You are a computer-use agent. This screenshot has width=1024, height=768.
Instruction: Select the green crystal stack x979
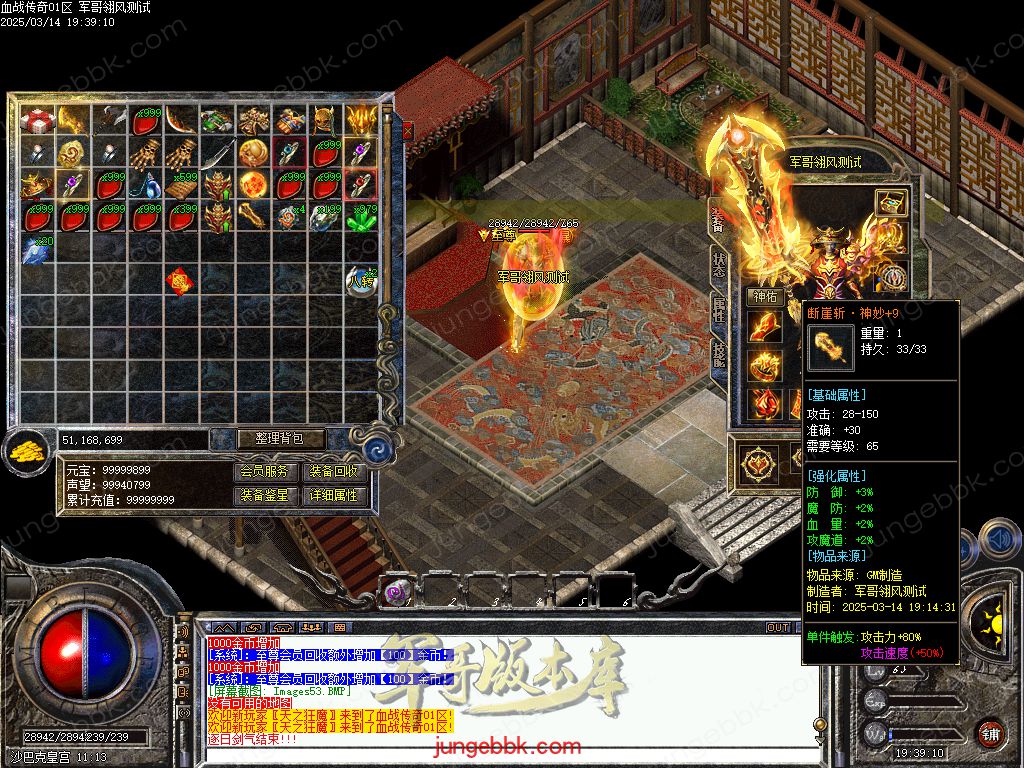pos(361,217)
